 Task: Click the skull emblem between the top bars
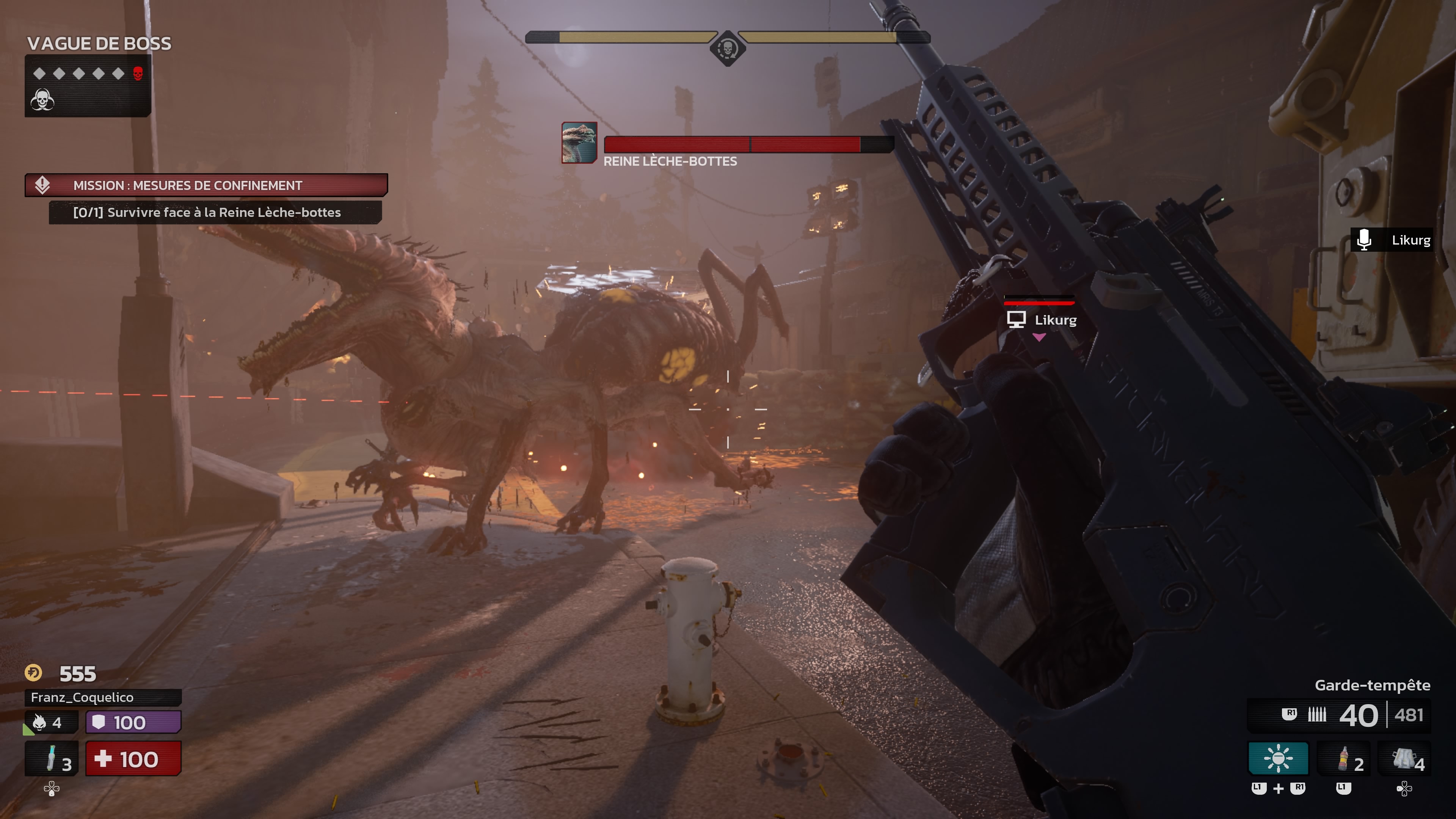[x=728, y=48]
